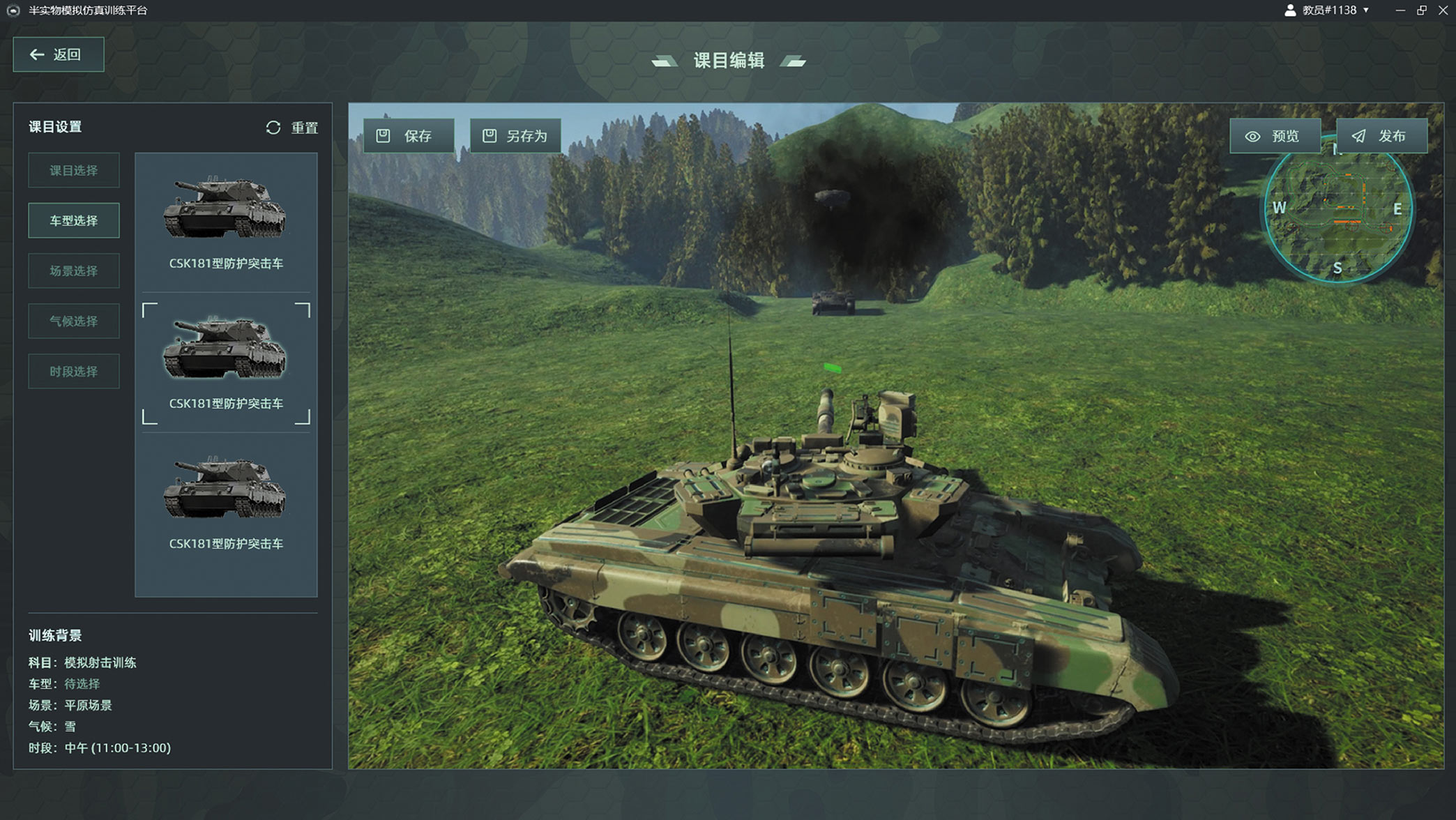Click the 另存为 save-as button
The width and height of the screenshot is (1456, 820).
pyautogui.click(x=515, y=136)
